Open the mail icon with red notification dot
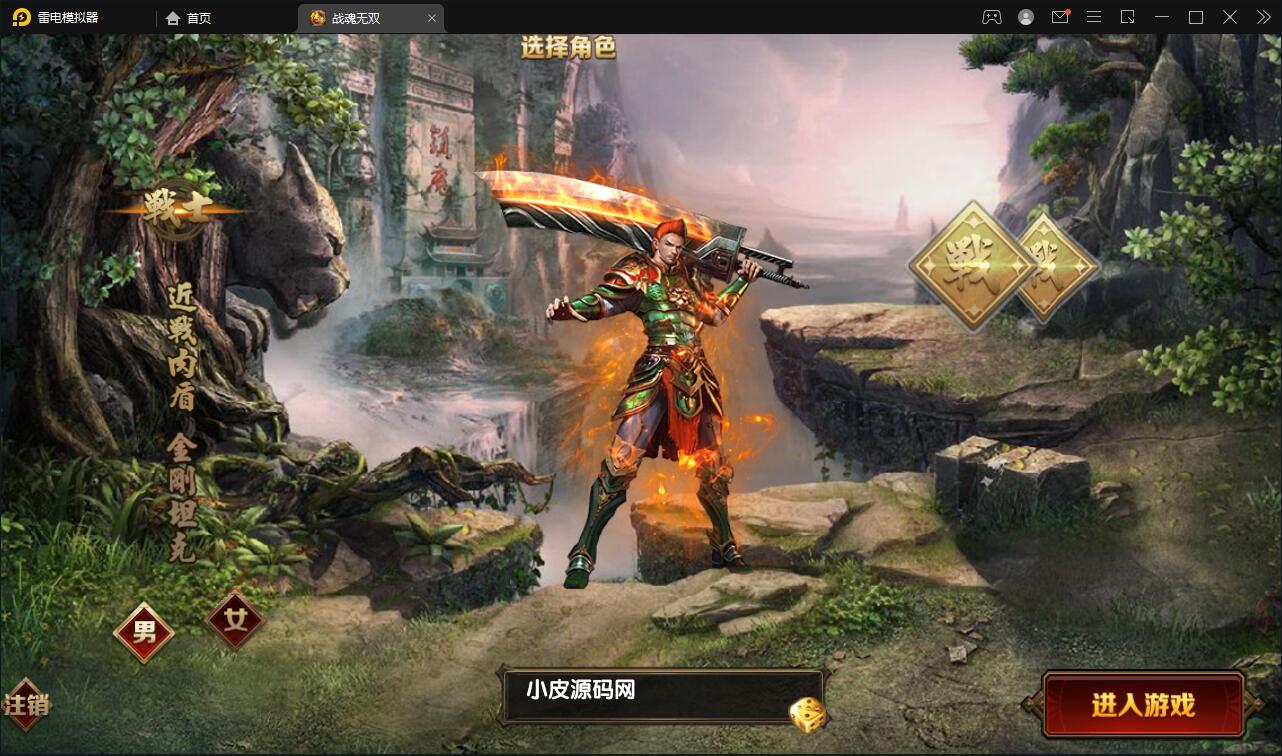1282x756 pixels. coord(1060,17)
